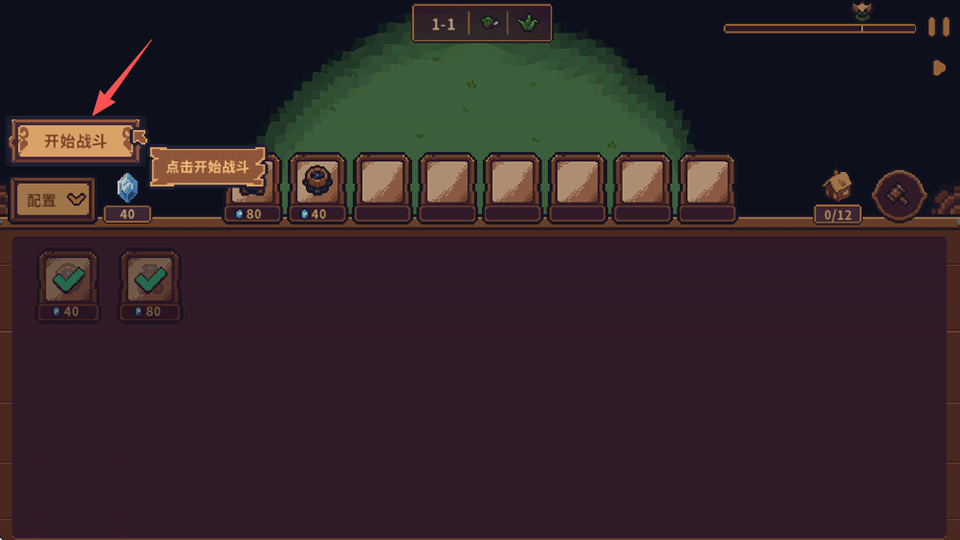
Task: Select the 40-cost ring unit slot in the top bar
Action: pyautogui.click(x=319, y=181)
